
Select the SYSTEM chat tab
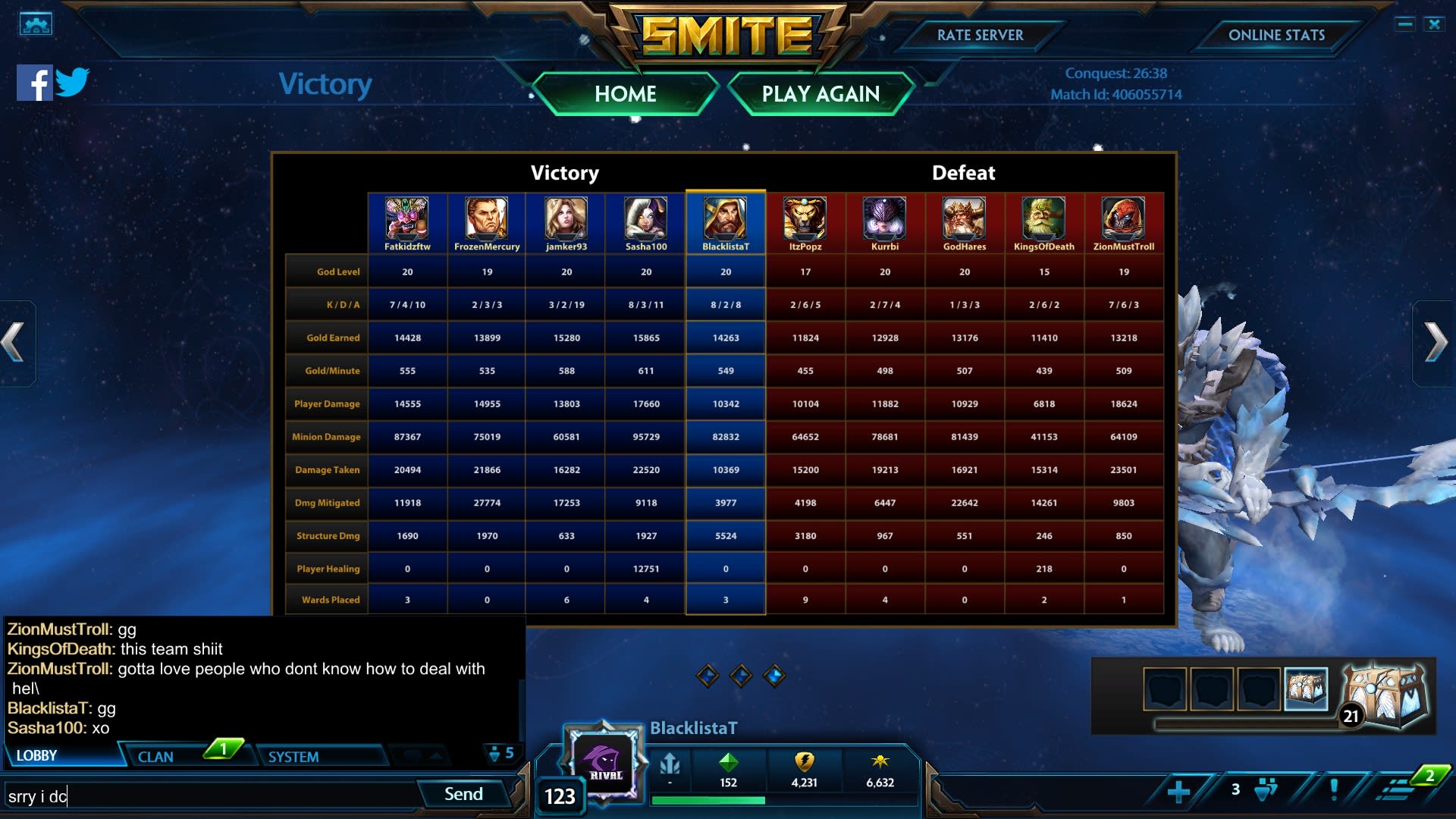(x=293, y=756)
